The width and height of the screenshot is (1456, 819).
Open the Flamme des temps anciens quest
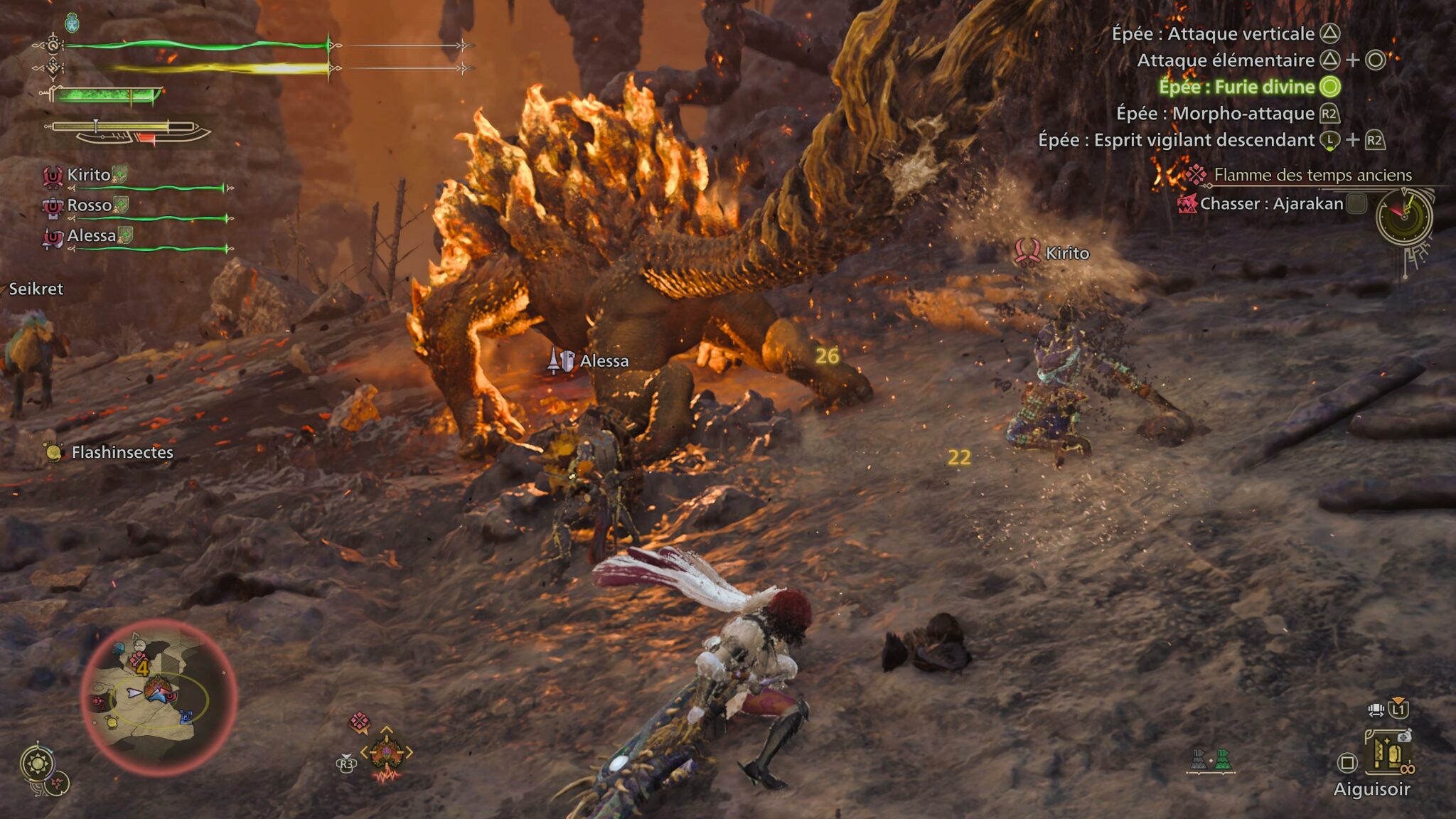[1312, 175]
